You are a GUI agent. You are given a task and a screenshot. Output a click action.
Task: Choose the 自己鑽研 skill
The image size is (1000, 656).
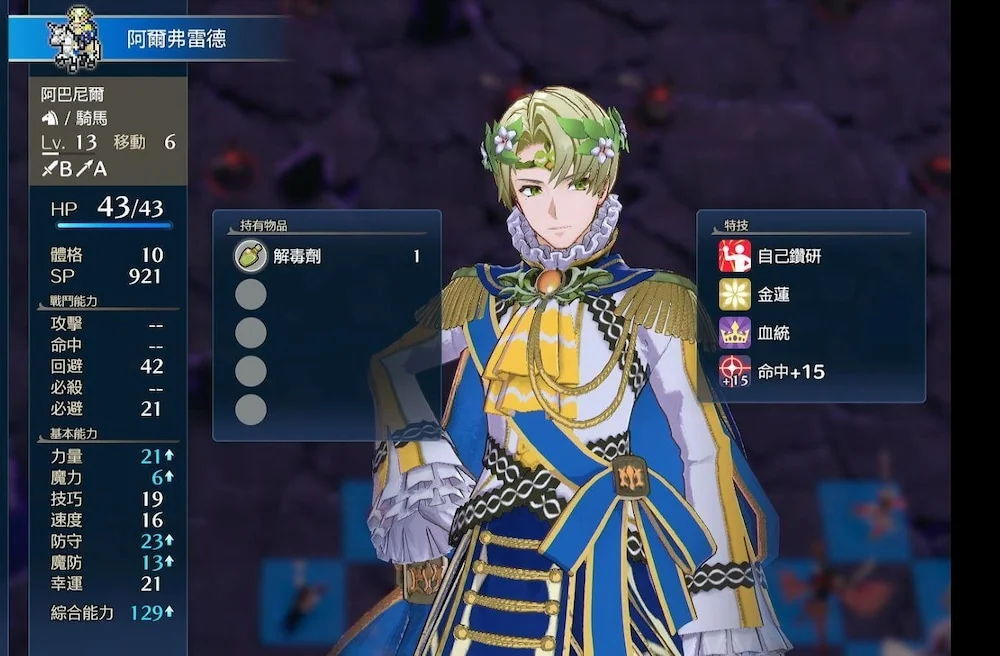pos(789,256)
